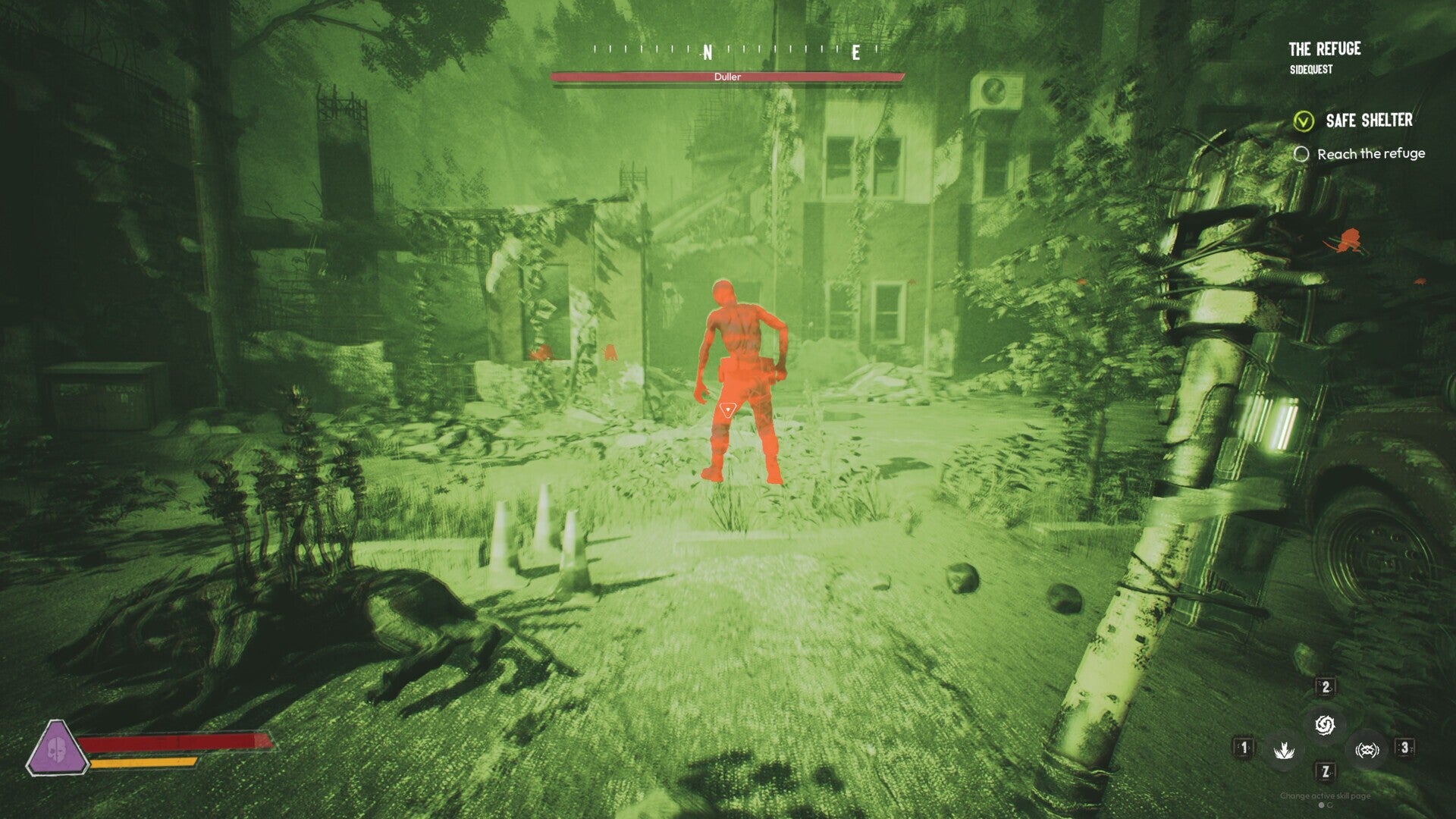Select the leaf skill bound to key 1
The width and height of the screenshot is (1456, 819).
pyautogui.click(x=1285, y=751)
